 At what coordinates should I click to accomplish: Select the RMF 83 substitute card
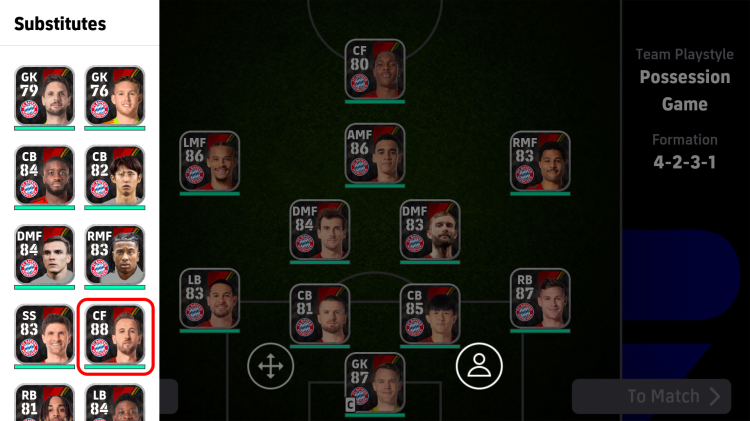point(114,255)
